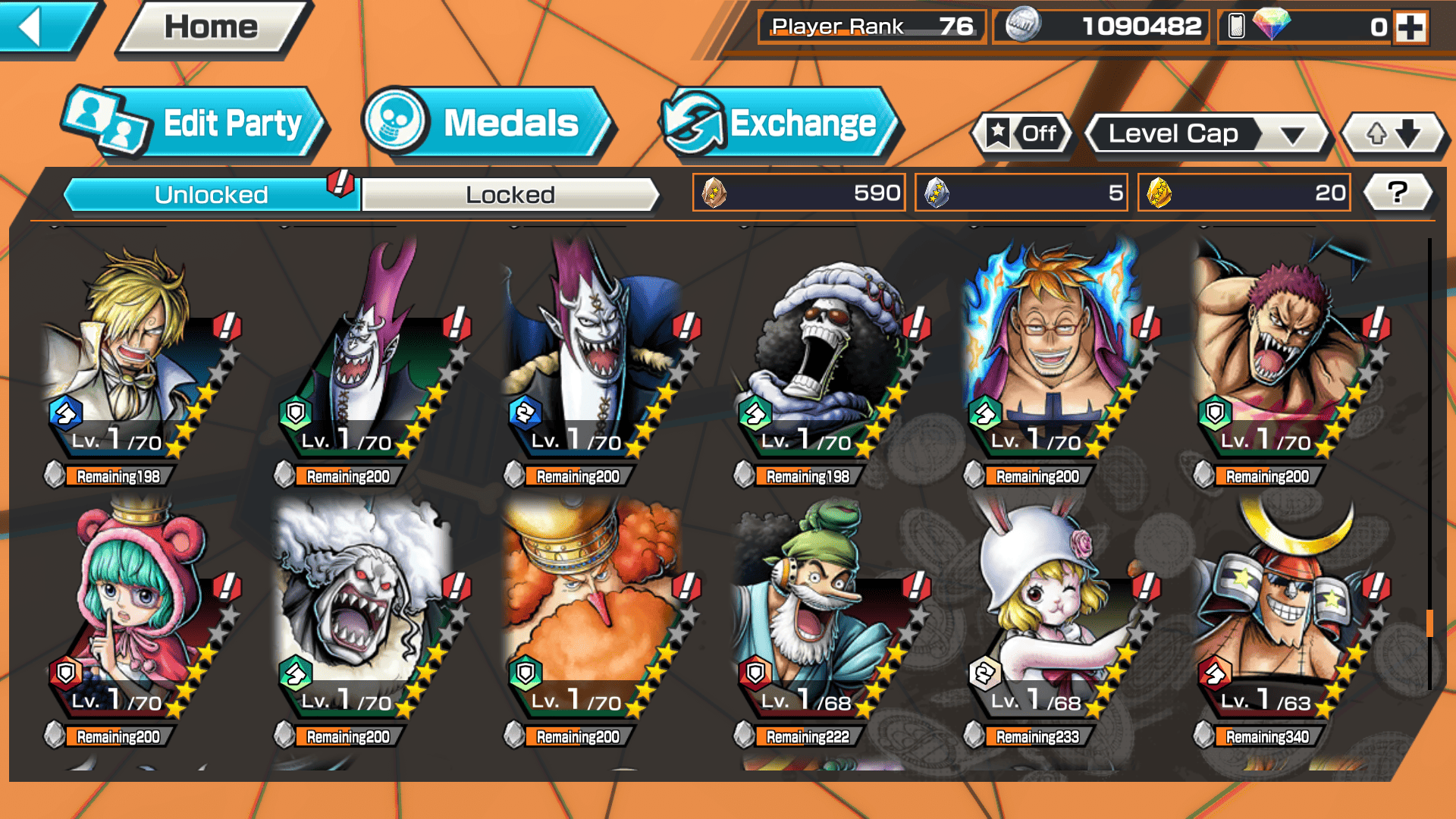Open the Level Cap sort dropdown
Screen dimensions: 1456x819
click(1207, 134)
